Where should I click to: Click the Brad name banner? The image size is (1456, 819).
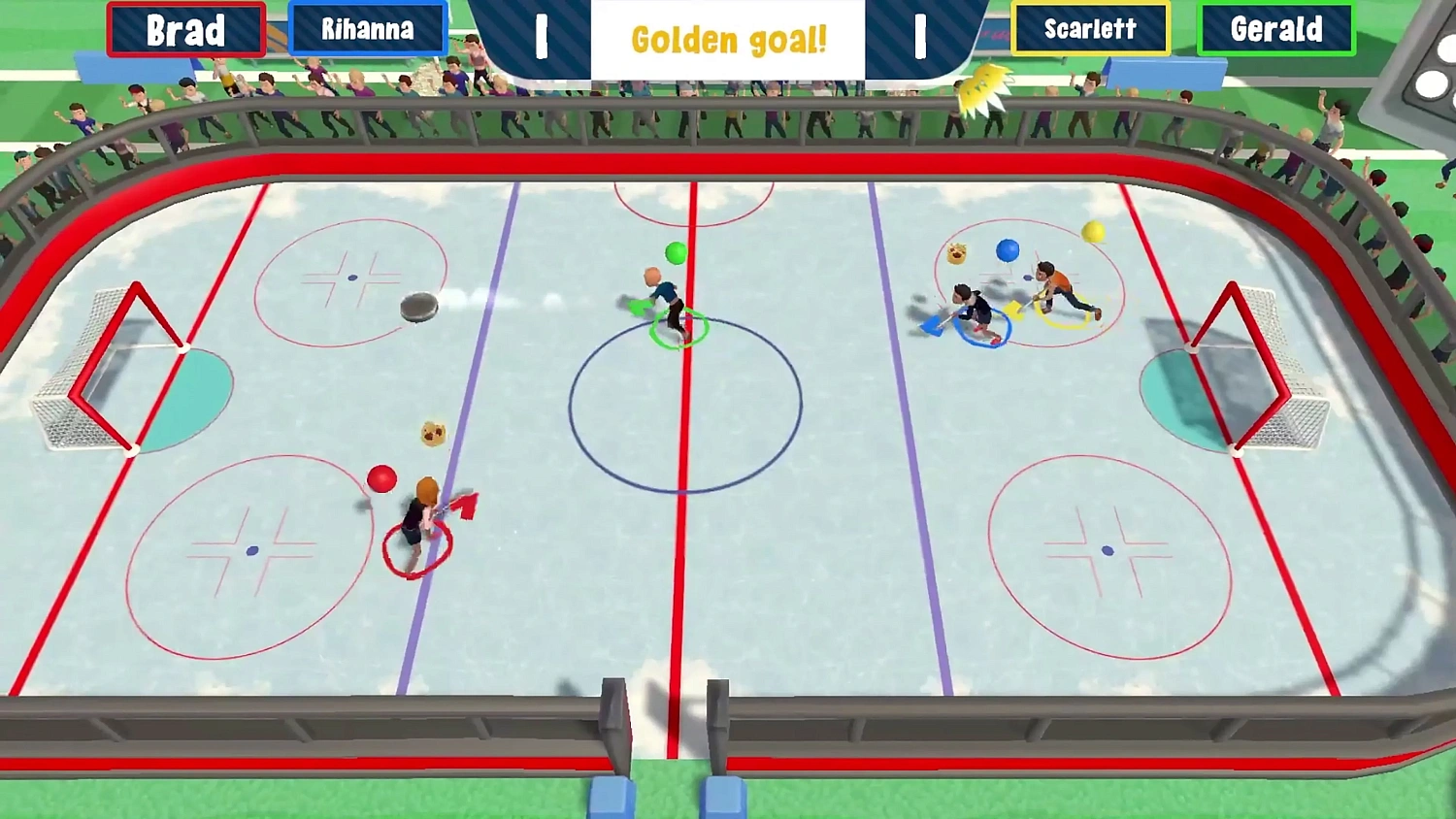[185, 30]
